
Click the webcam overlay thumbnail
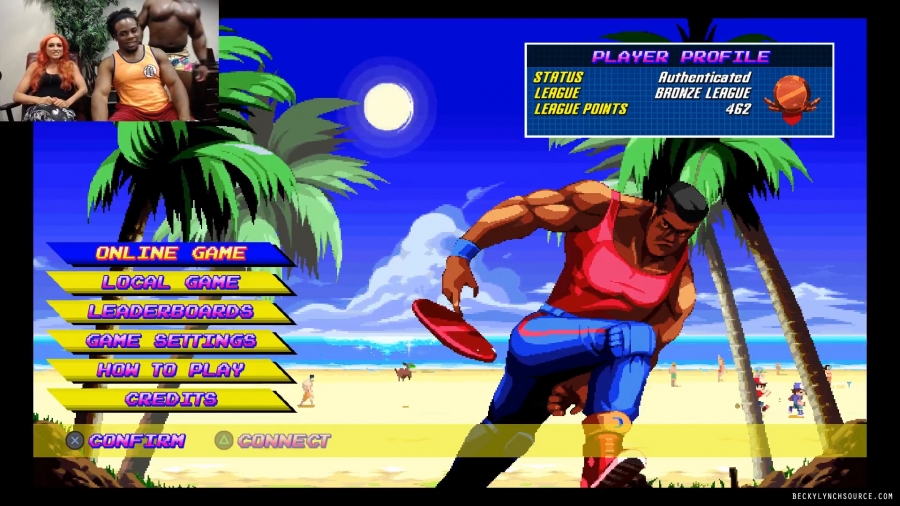click(109, 61)
